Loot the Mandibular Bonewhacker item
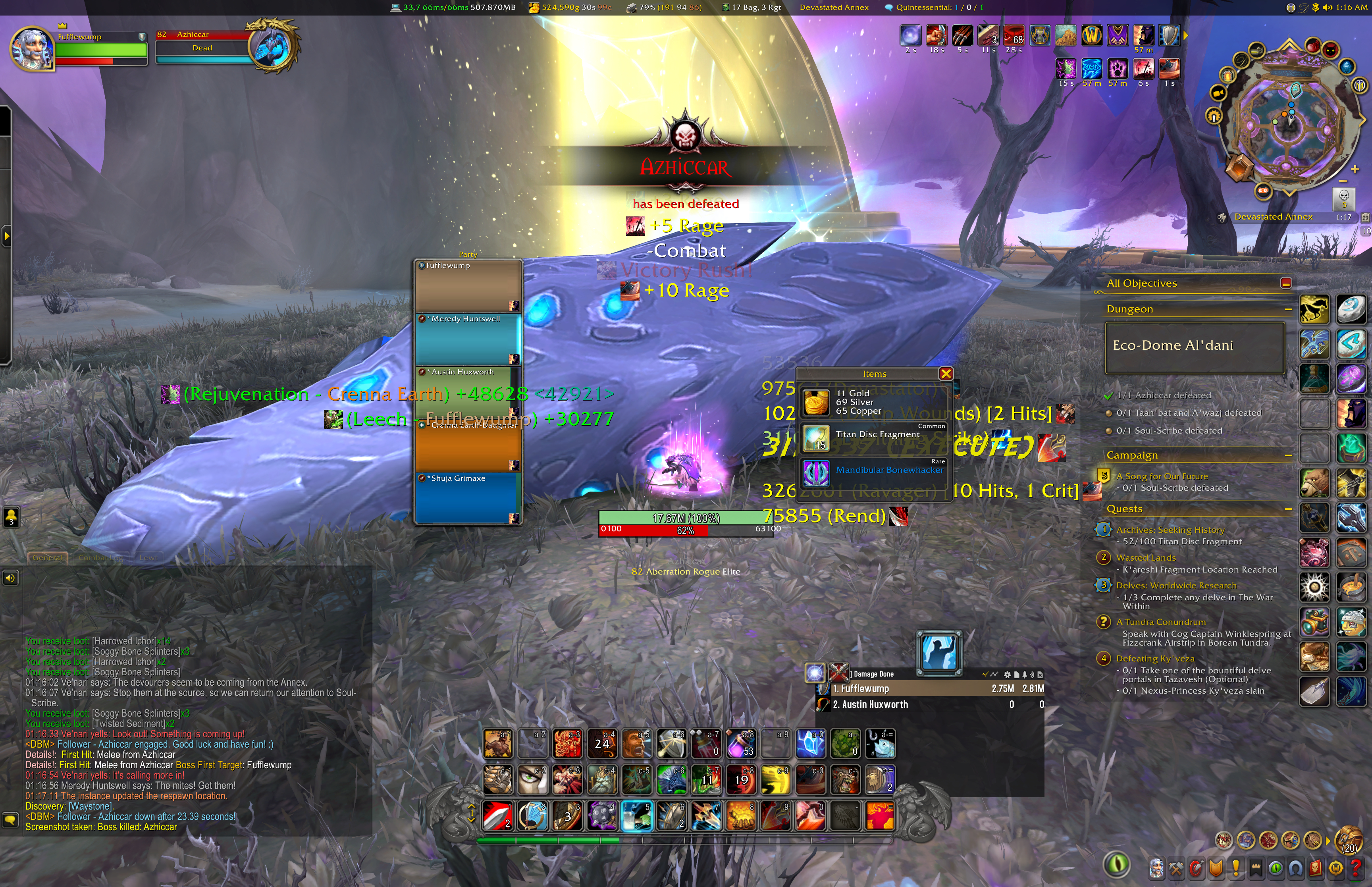 click(x=889, y=470)
